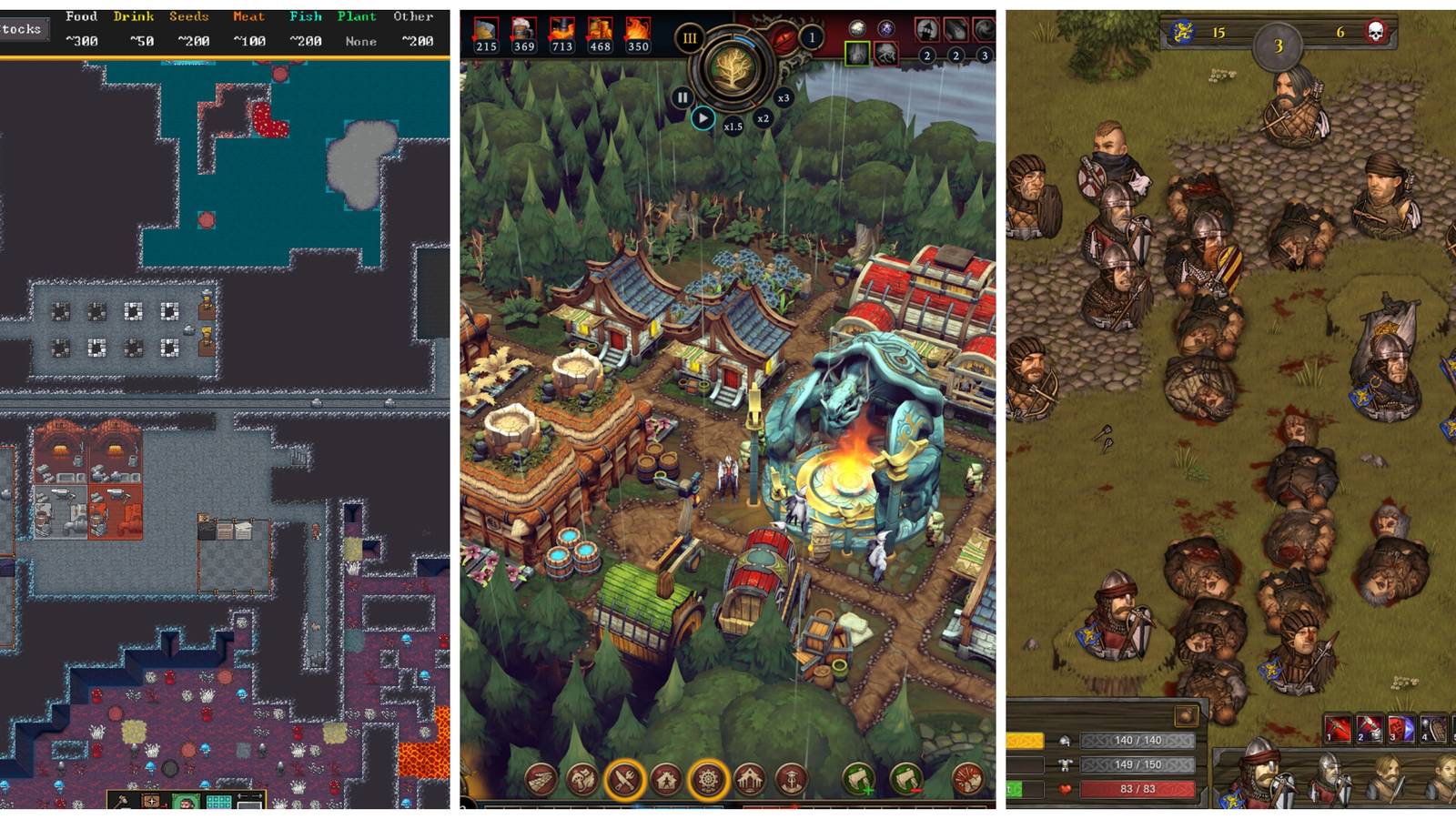Open the green-highlighted glade event icon
The width and height of the screenshot is (1456, 819).
(x=855, y=55)
